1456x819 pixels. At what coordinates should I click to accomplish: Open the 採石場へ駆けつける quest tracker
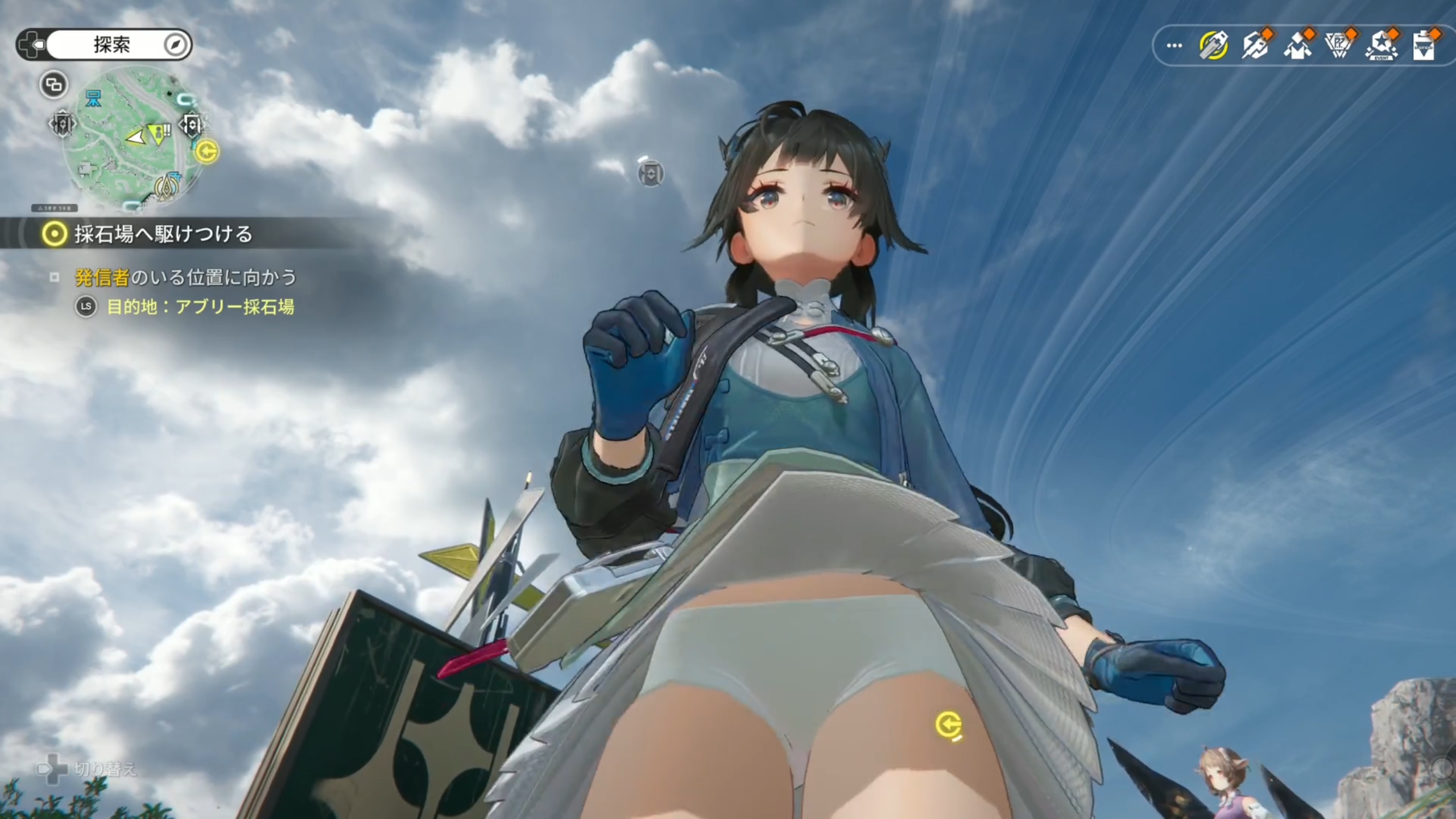click(163, 234)
